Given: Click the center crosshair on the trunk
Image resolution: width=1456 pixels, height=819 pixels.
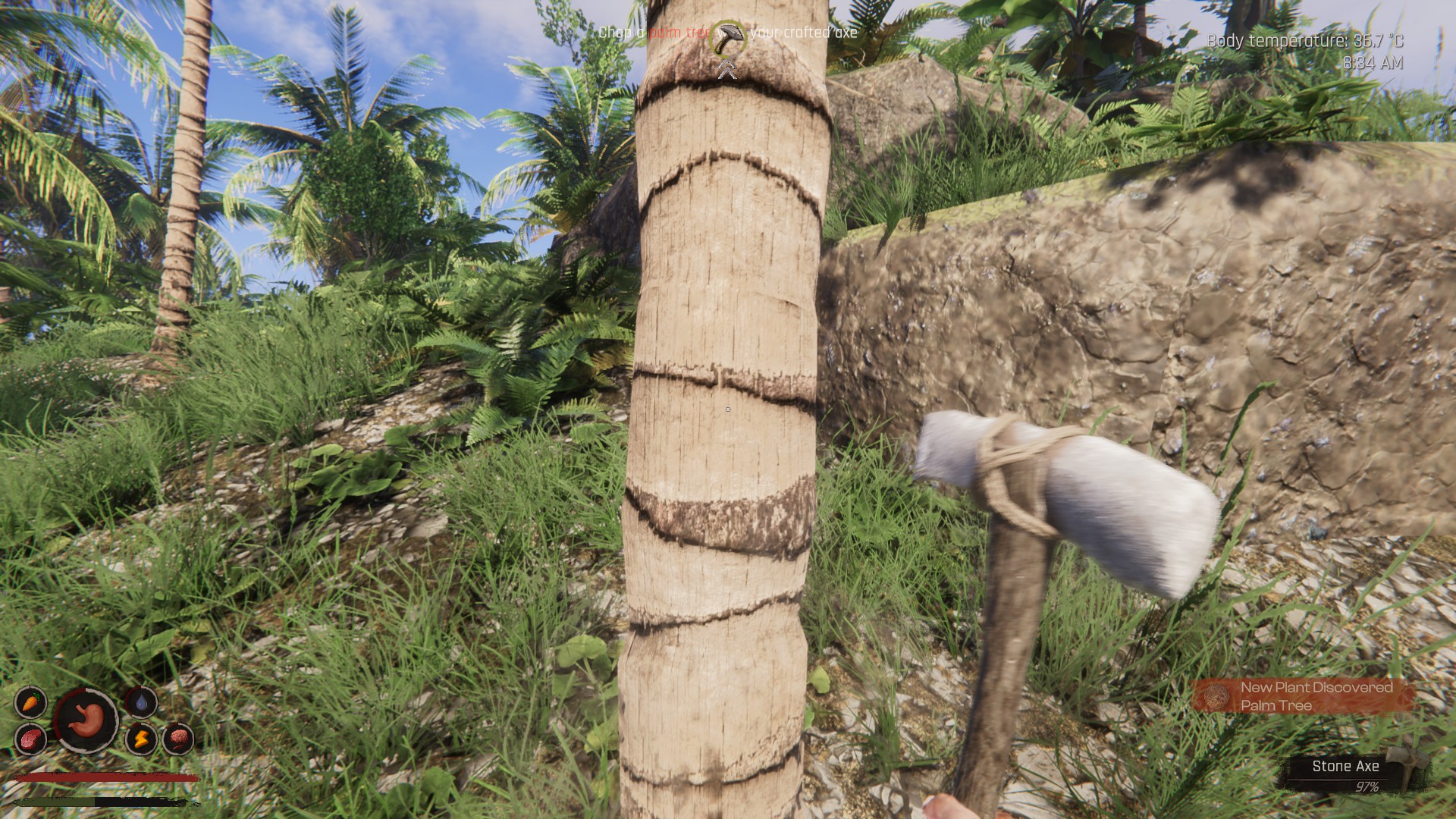Looking at the screenshot, I should [x=727, y=408].
